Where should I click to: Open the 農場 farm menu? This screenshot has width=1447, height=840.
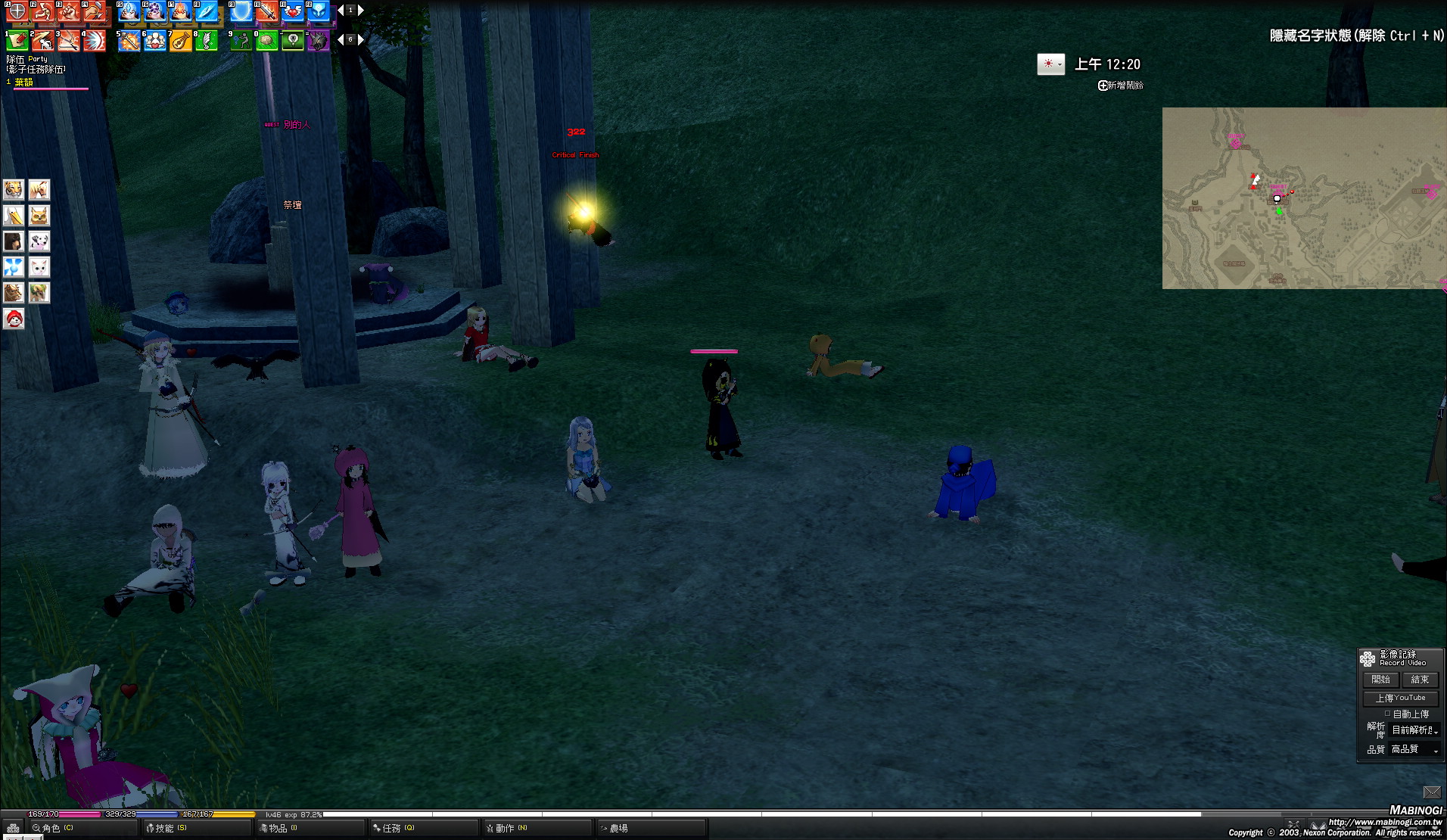(618, 828)
